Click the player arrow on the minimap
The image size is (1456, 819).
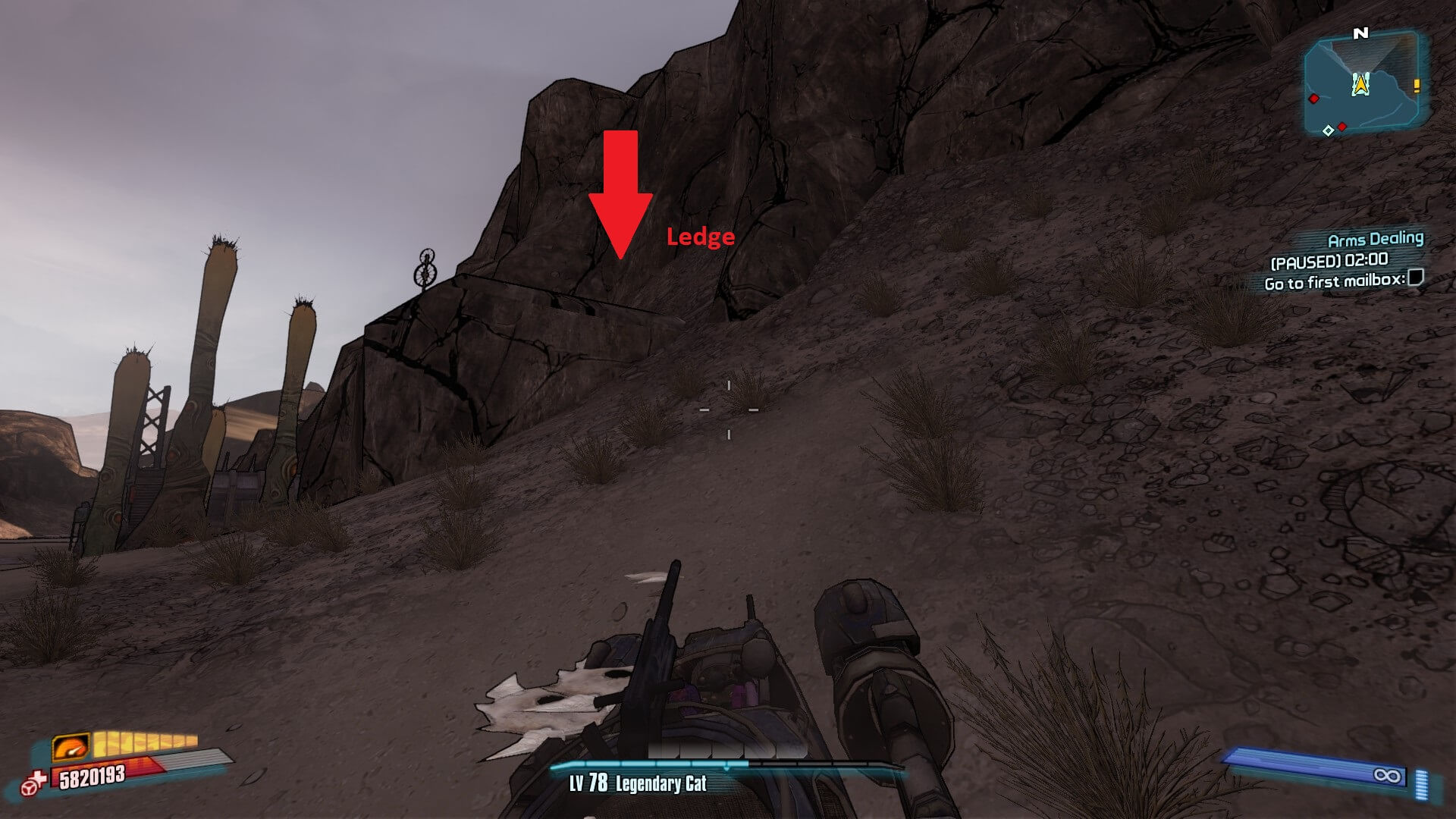pyautogui.click(x=1360, y=83)
